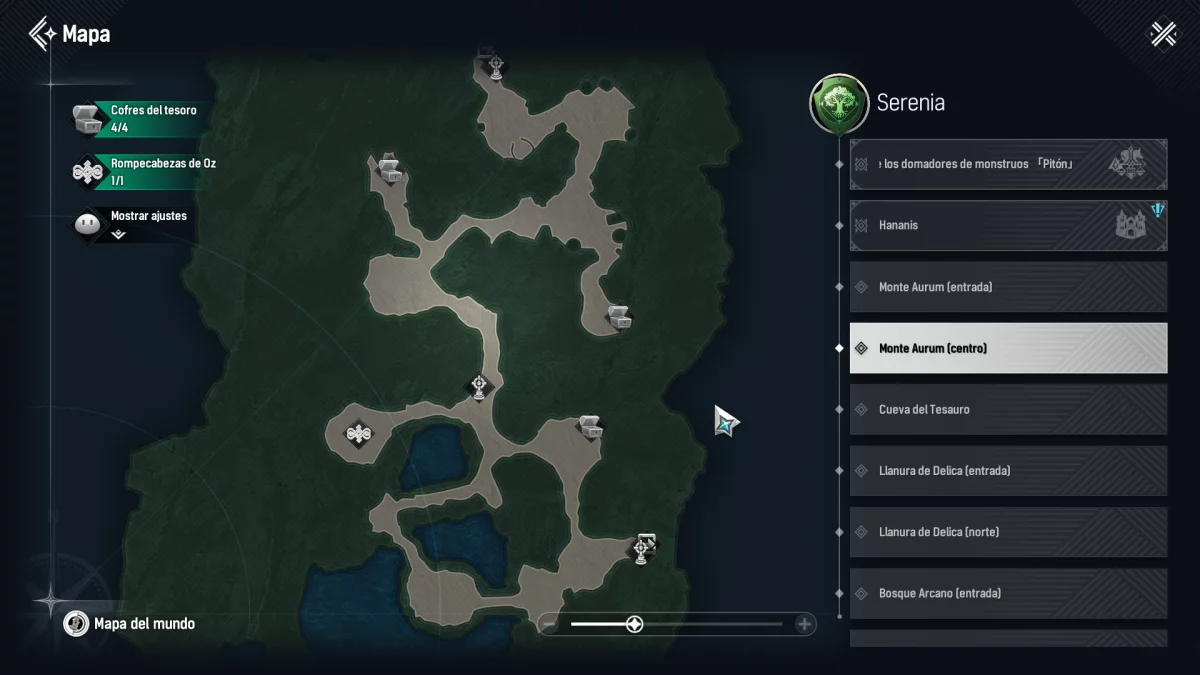Choose Llanura de Delica (norte)
Viewport: 1200px width, 675px height.
point(1008,532)
